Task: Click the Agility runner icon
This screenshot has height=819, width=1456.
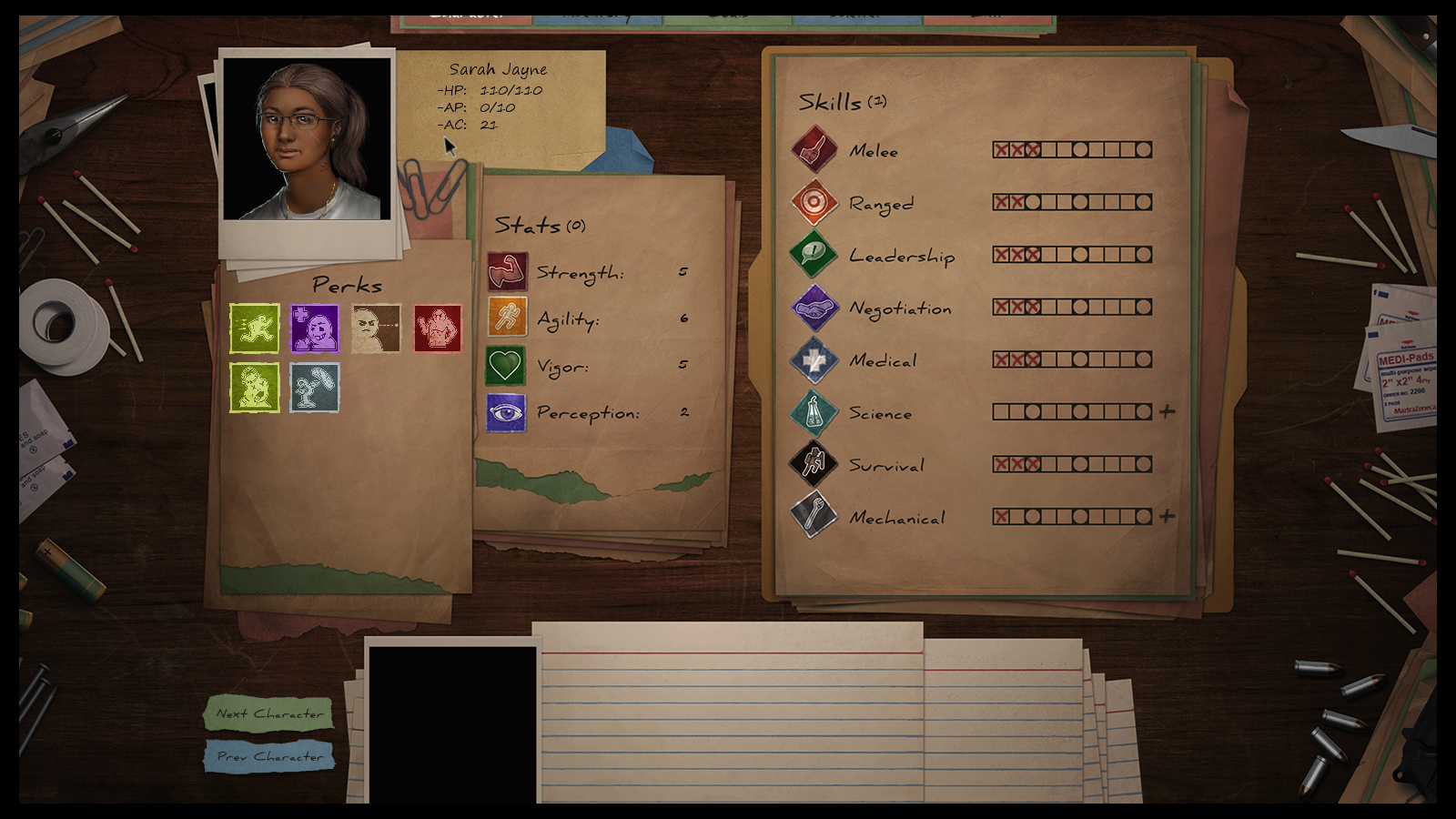Action: 507,318
